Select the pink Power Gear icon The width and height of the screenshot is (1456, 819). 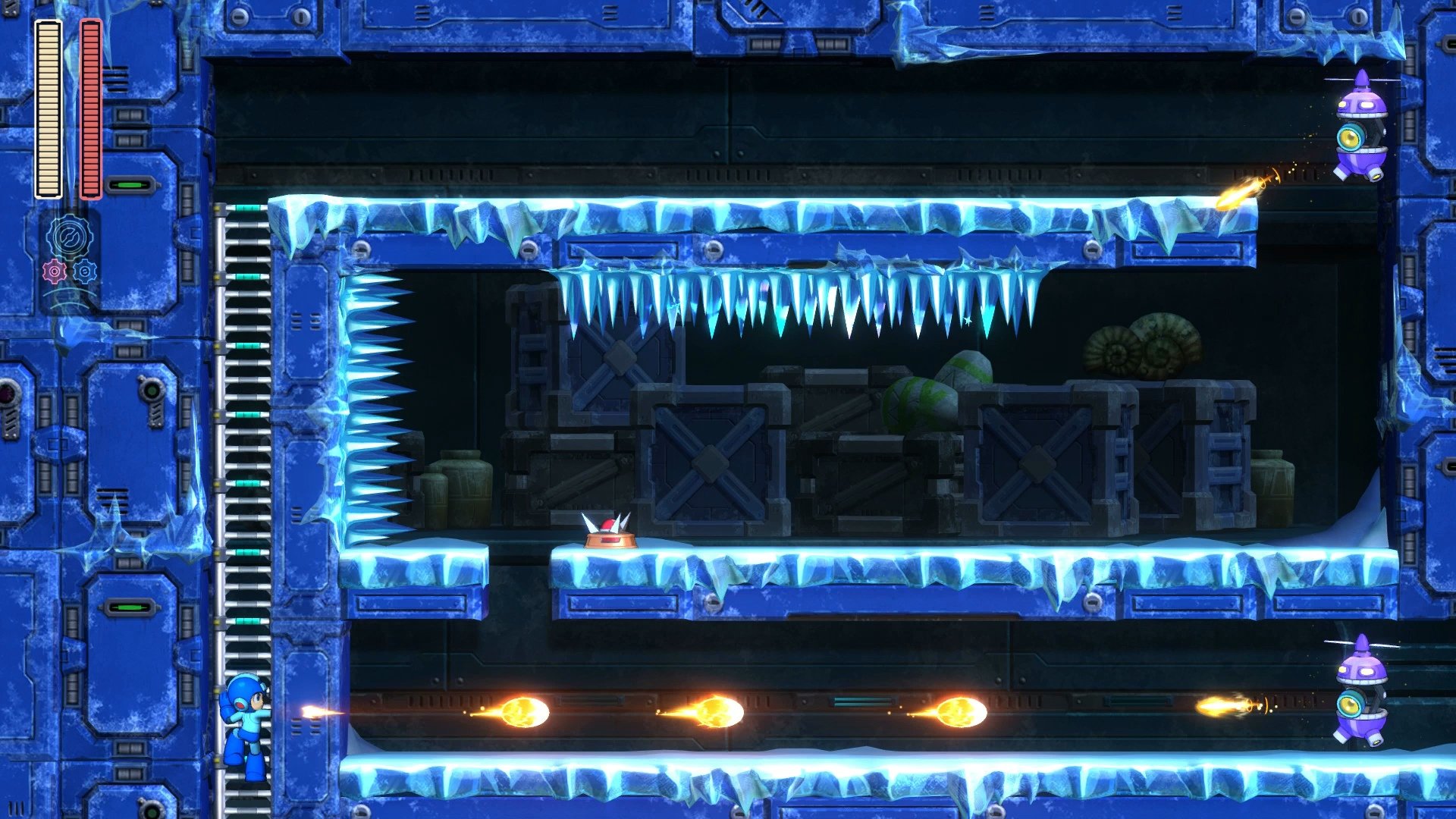coord(53,270)
